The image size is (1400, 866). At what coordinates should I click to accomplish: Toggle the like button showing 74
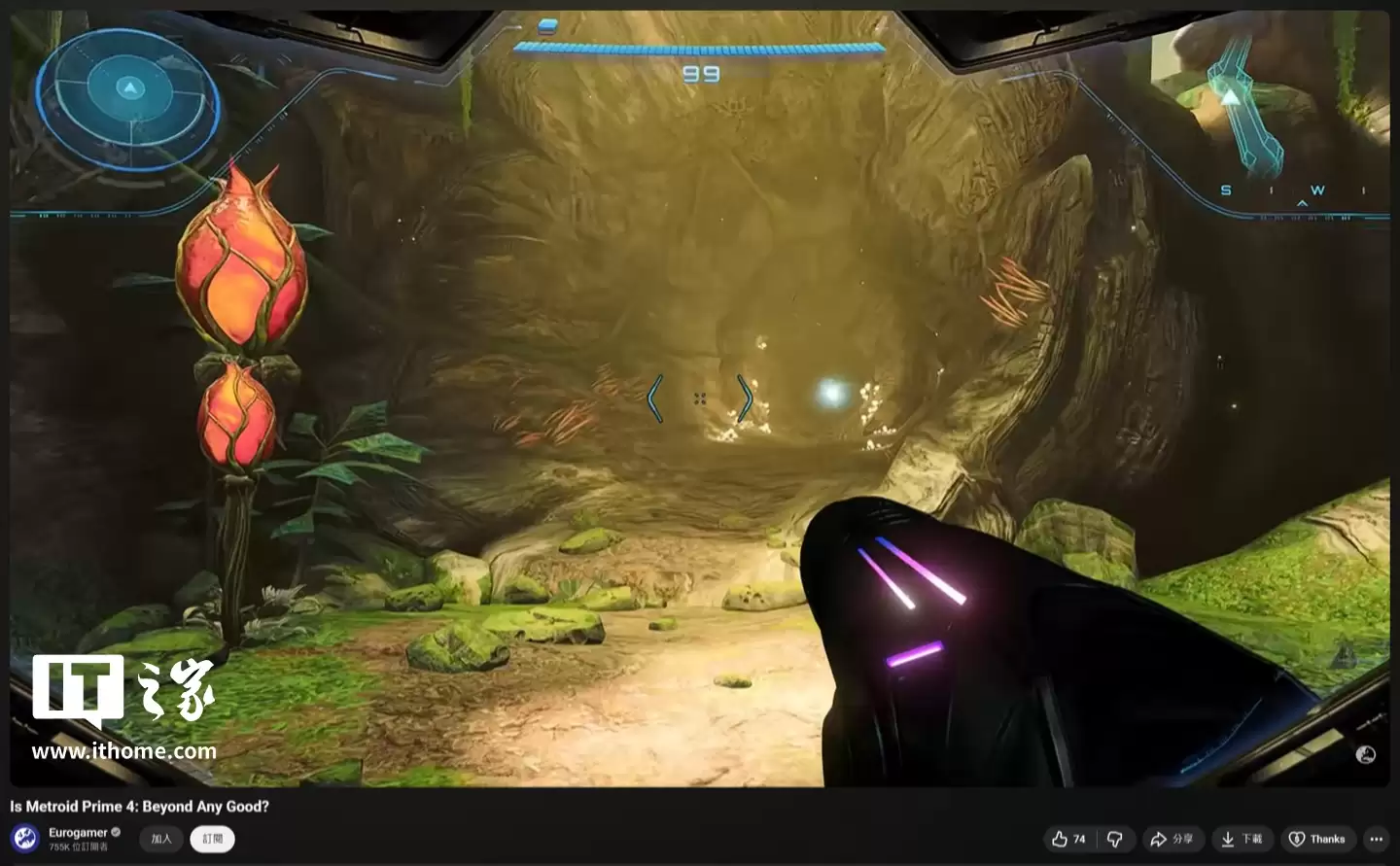pyautogui.click(x=1067, y=839)
